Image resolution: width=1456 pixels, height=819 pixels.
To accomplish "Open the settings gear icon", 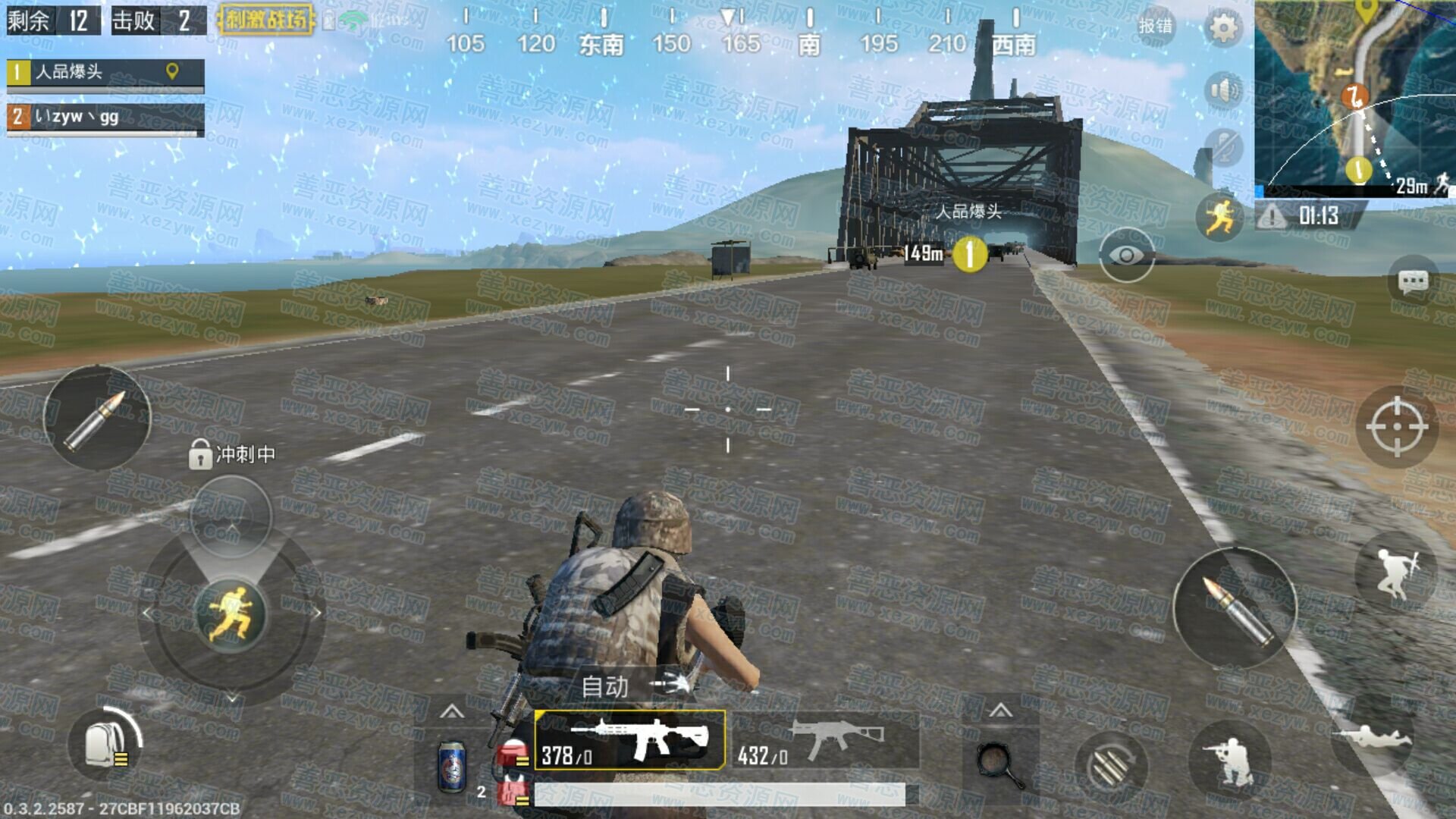I will click(x=1222, y=29).
